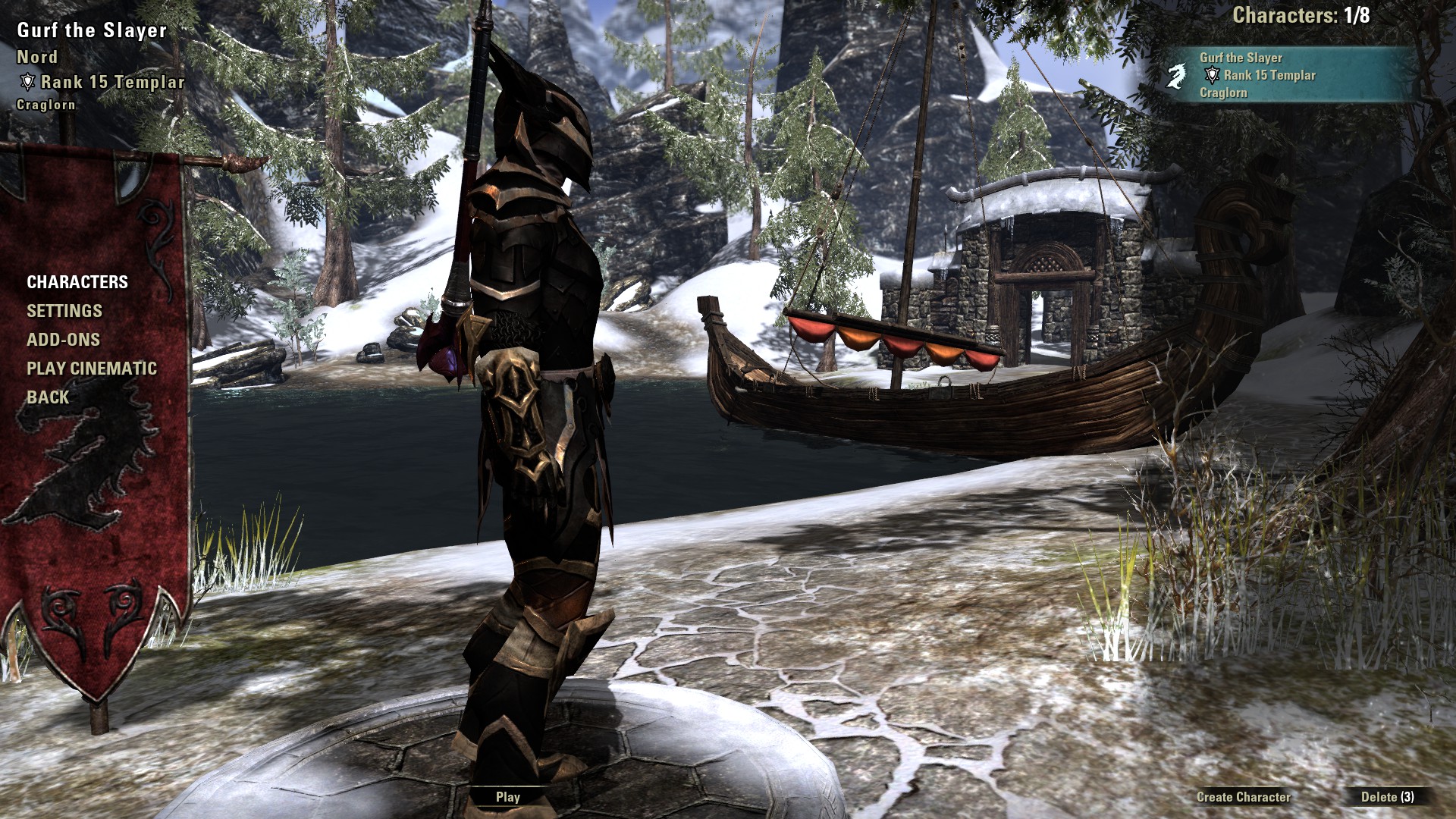Click the Templar shield icon inside the character list panel
The height and width of the screenshot is (819, 1456).
[x=1212, y=75]
